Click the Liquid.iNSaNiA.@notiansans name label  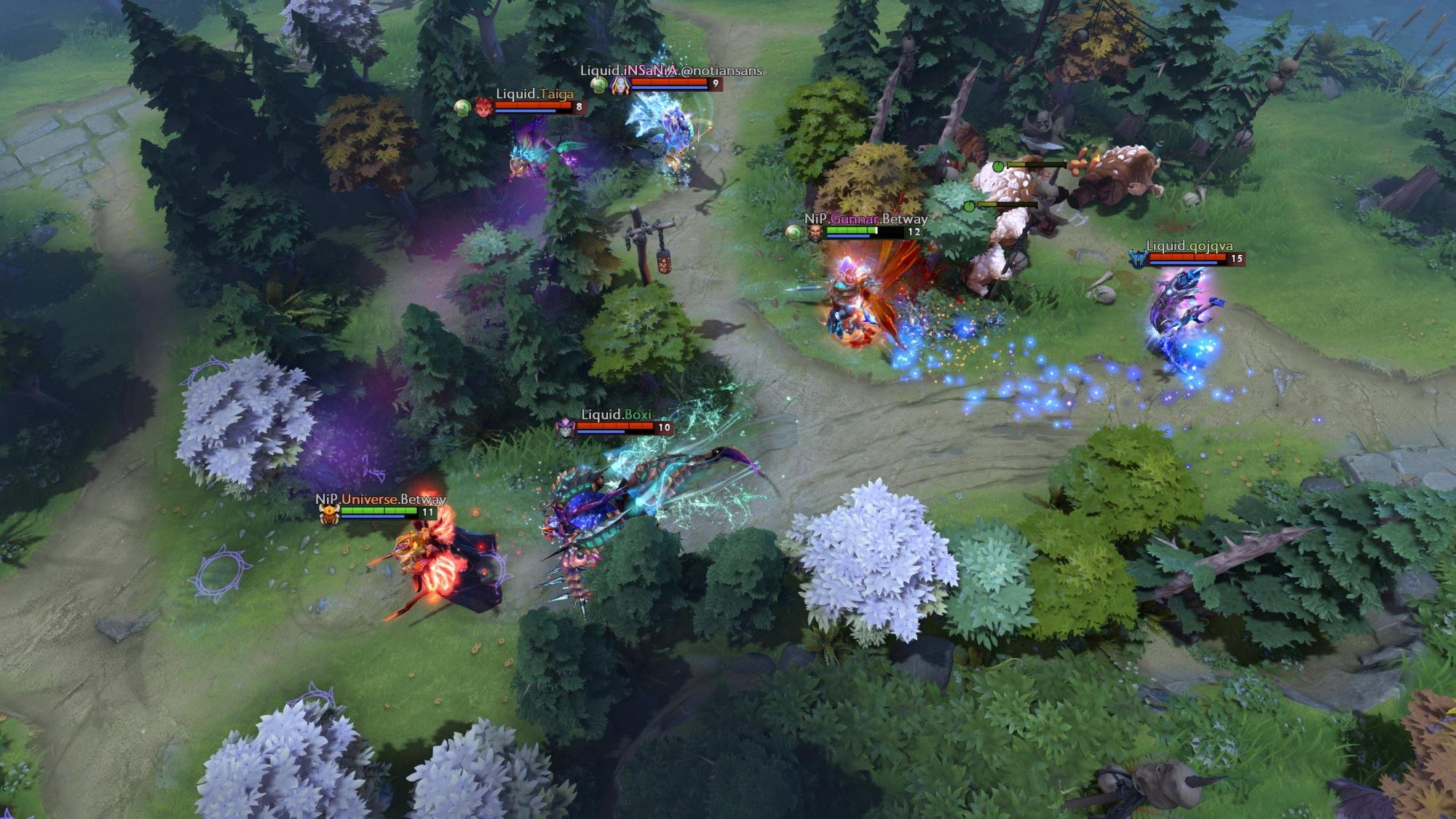(670, 71)
